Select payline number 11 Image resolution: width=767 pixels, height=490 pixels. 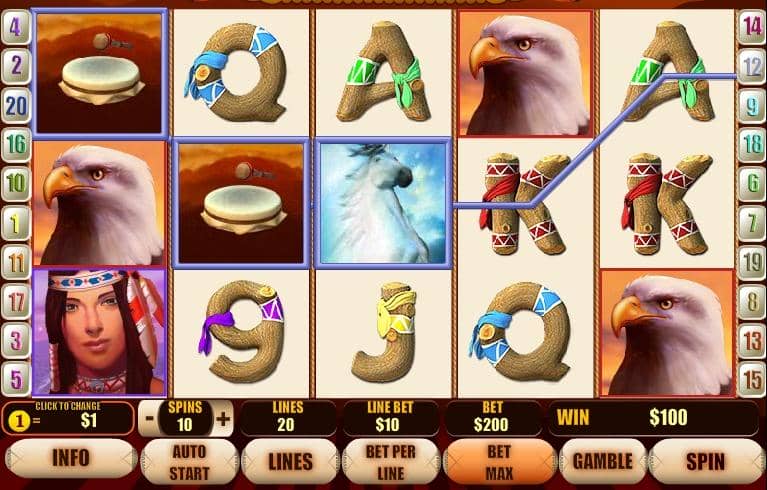pos(15,262)
